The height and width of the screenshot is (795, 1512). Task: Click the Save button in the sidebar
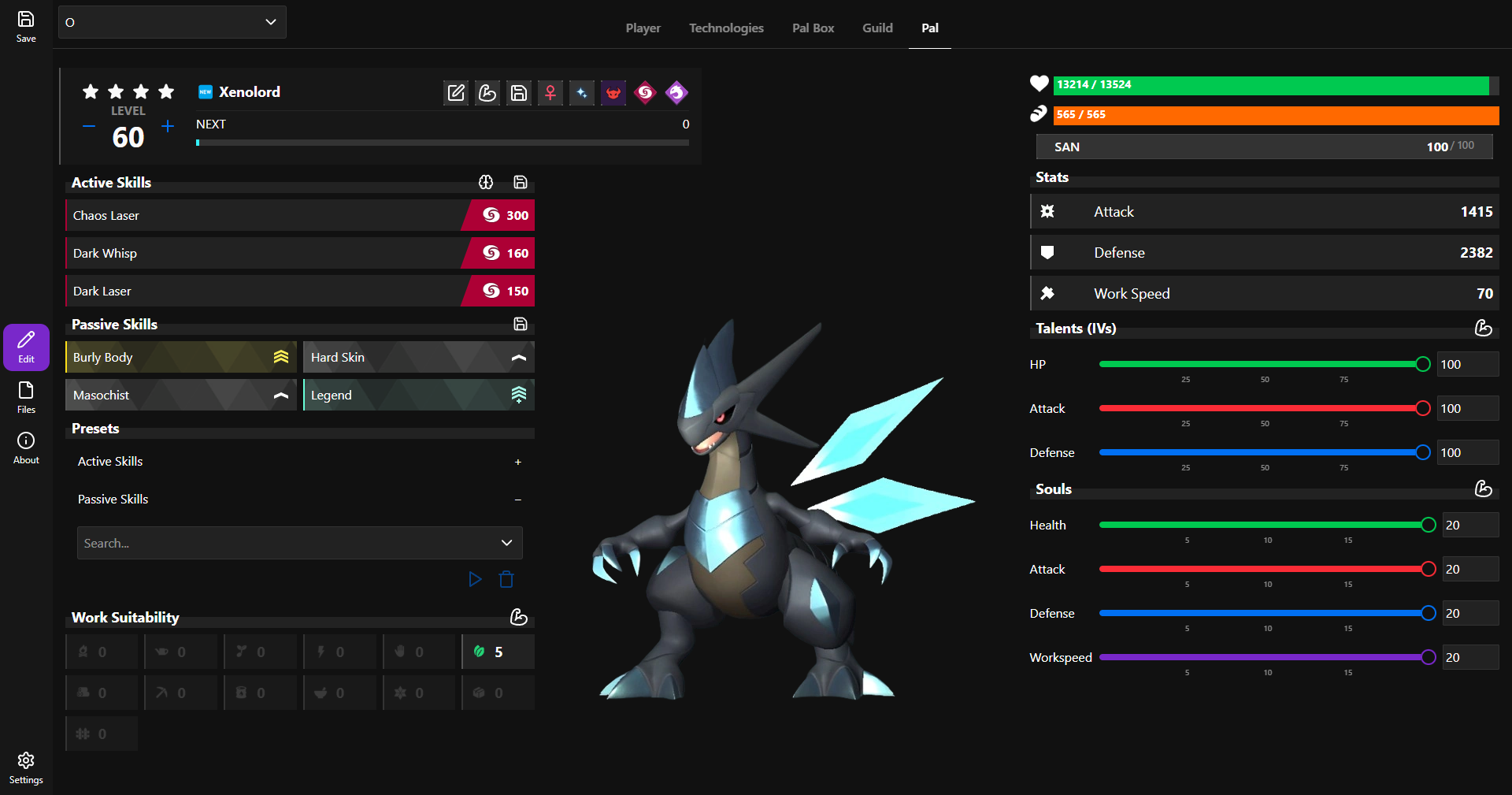(26, 26)
